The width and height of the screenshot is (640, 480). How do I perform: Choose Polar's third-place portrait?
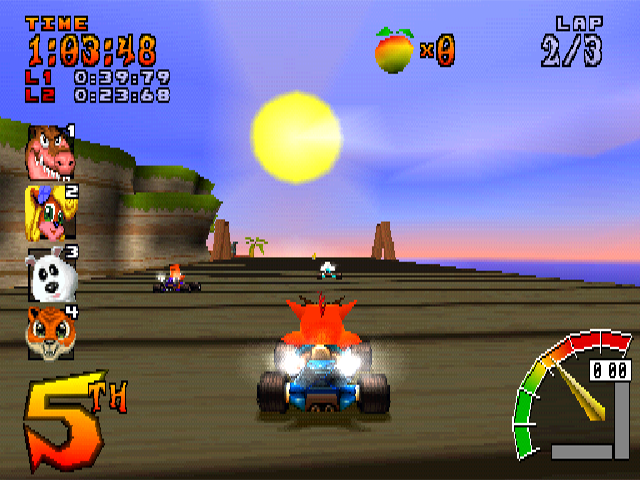tap(50, 274)
